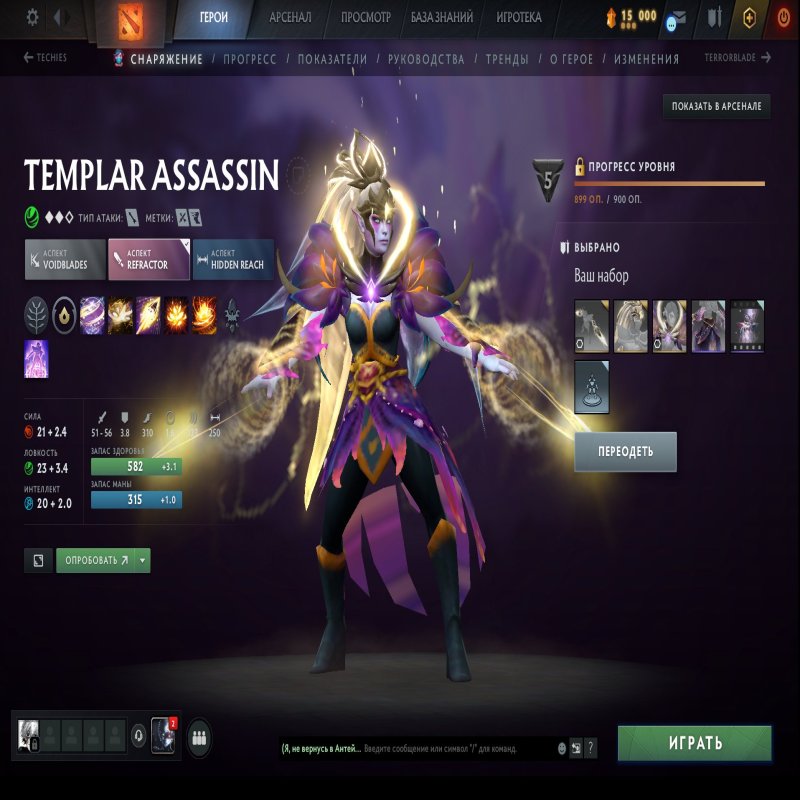Viewport: 800px width, 800px height.
Task: Switch to the Арсенал tab
Action: coord(290,17)
